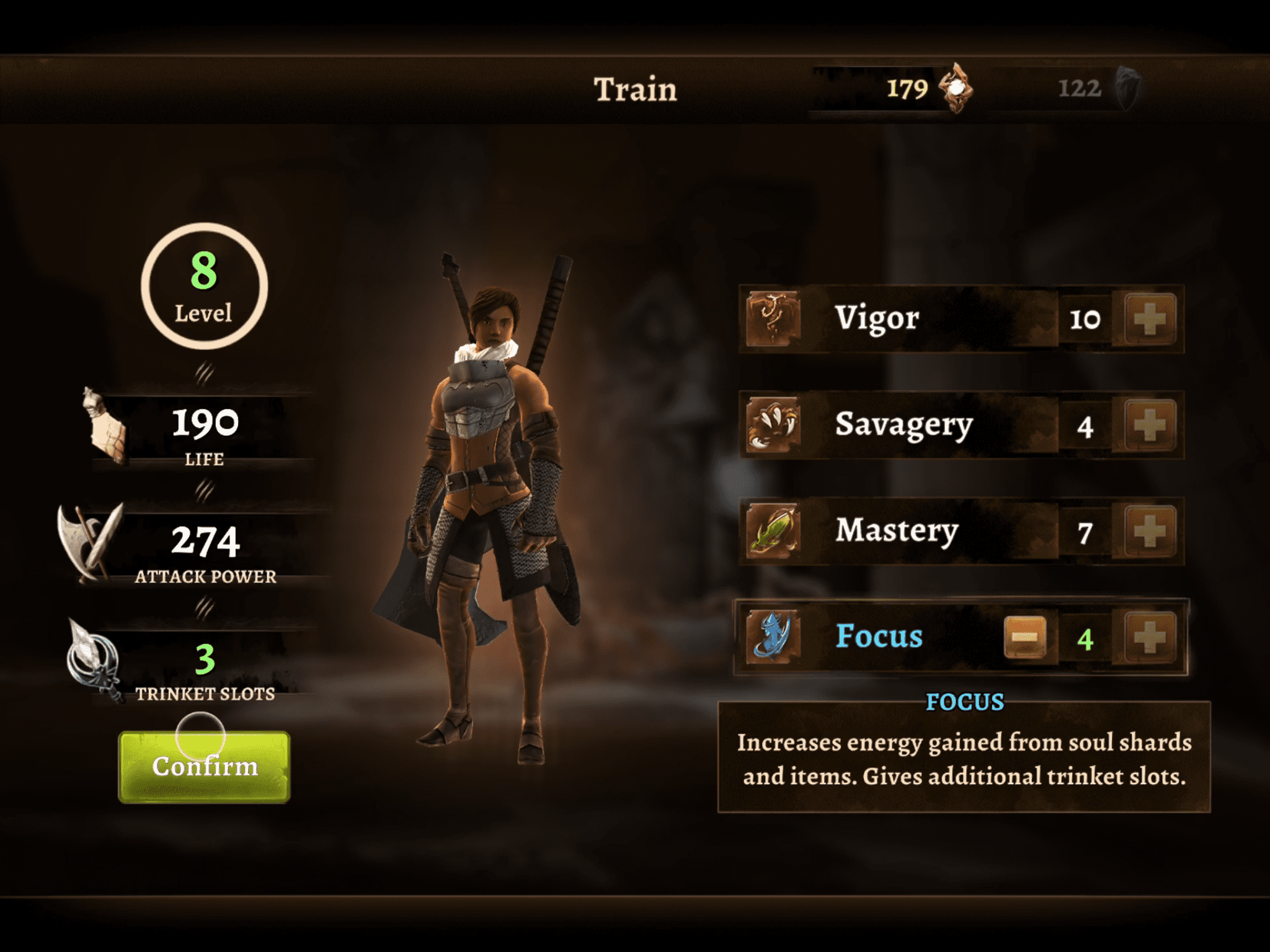Add another point to Focus

1150,637
